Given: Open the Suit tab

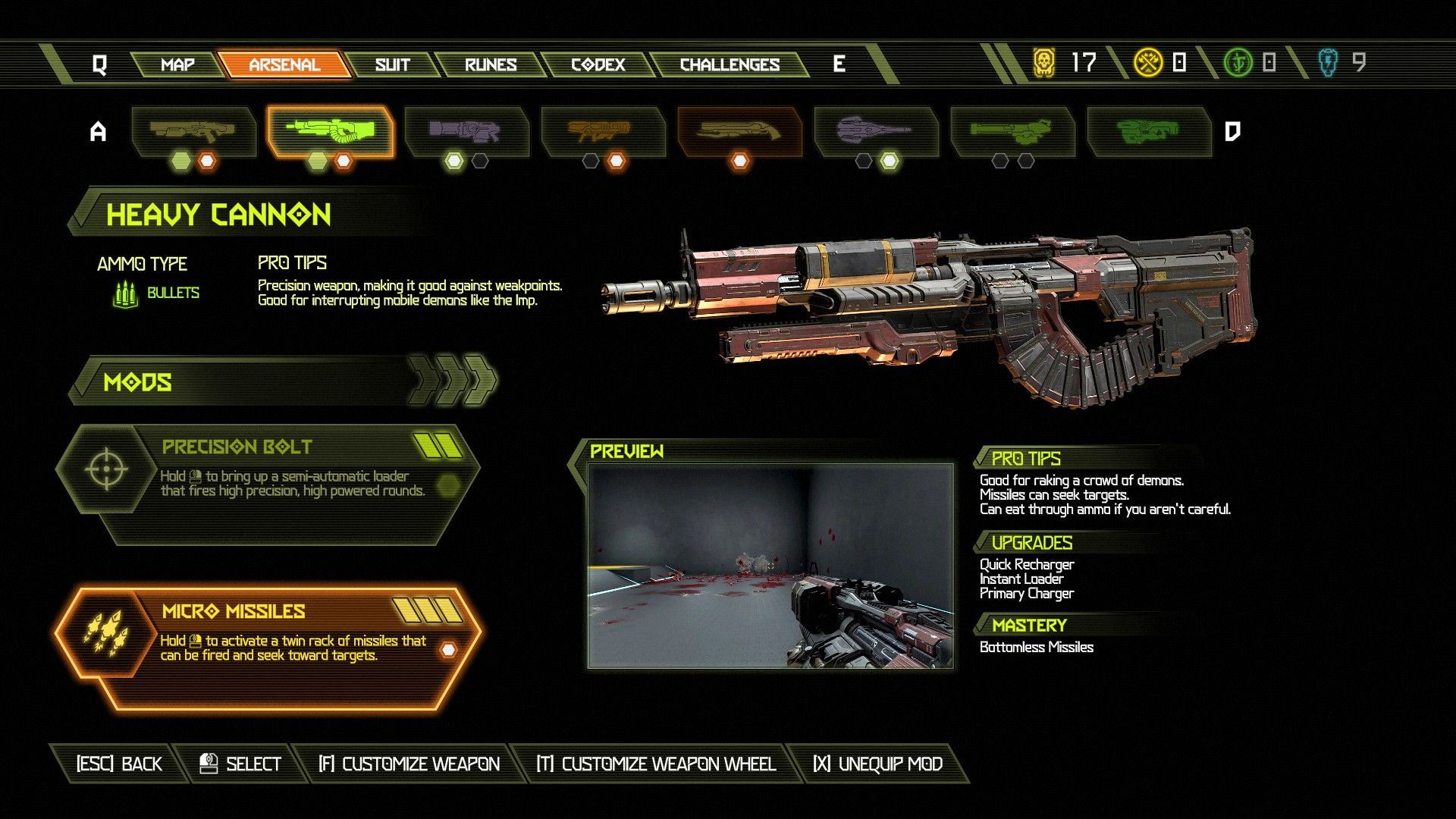Looking at the screenshot, I should [392, 64].
